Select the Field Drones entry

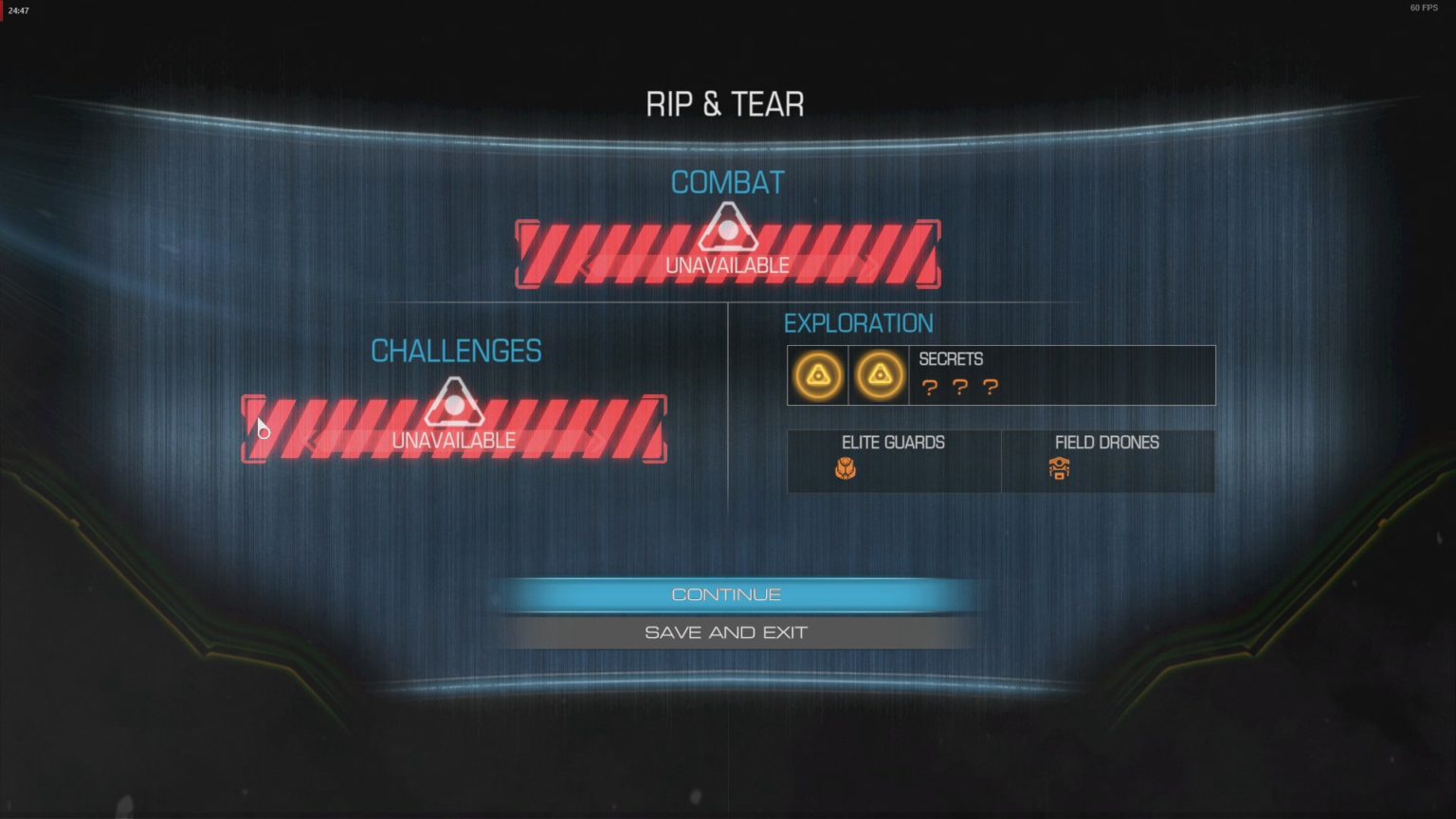[x=1106, y=461]
